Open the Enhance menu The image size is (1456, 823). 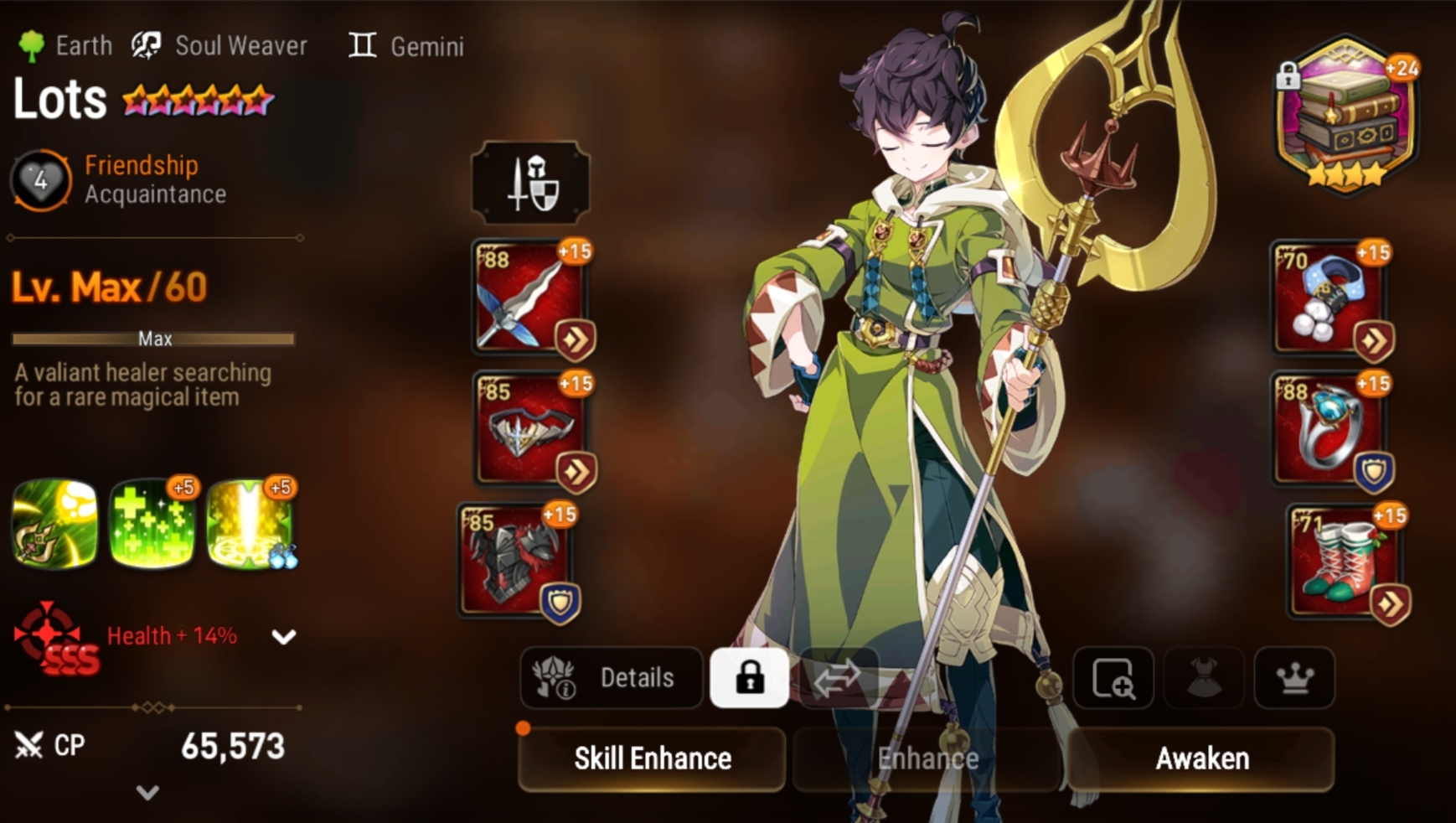[x=927, y=758]
